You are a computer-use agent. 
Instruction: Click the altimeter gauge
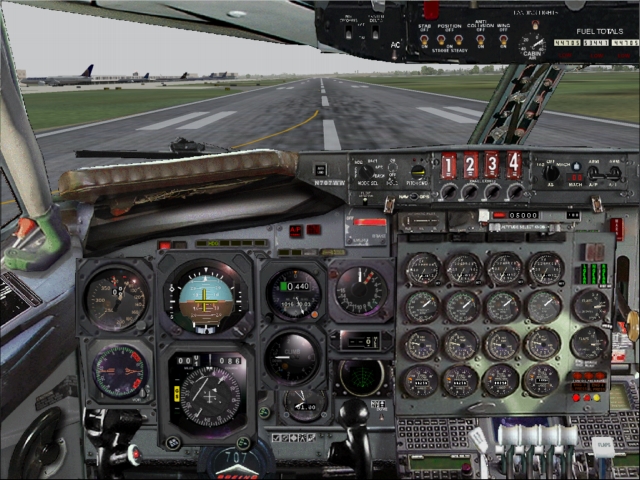tap(292, 294)
